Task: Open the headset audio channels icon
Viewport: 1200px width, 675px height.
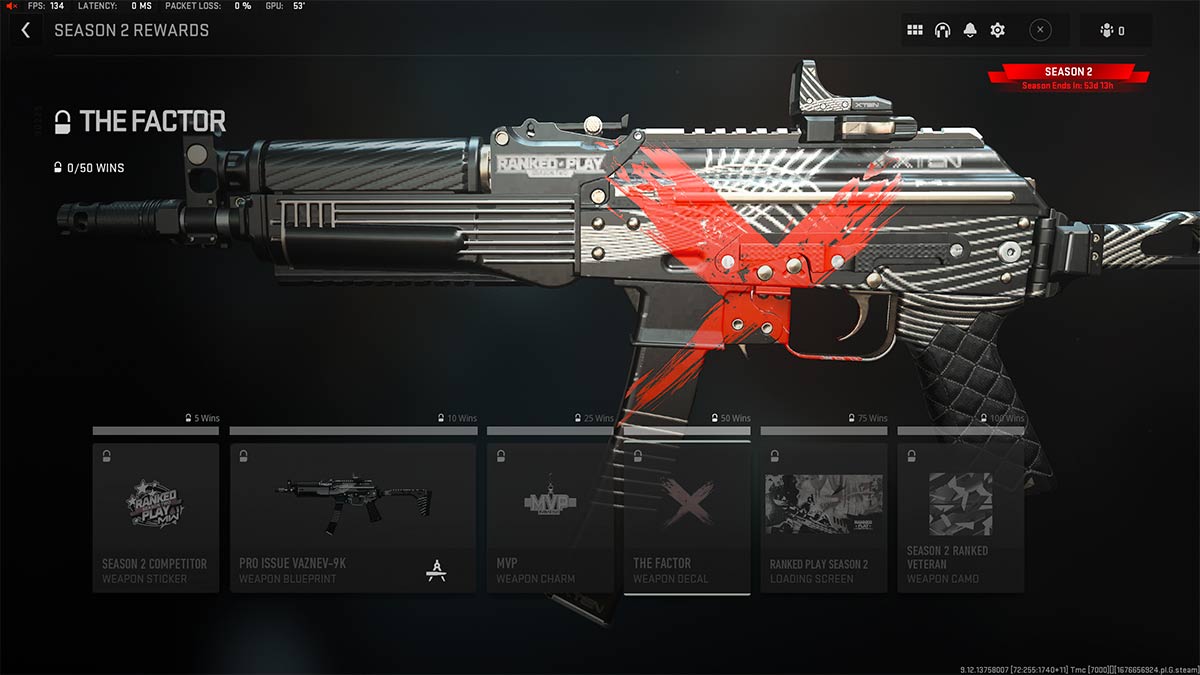Action: [x=942, y=30]
